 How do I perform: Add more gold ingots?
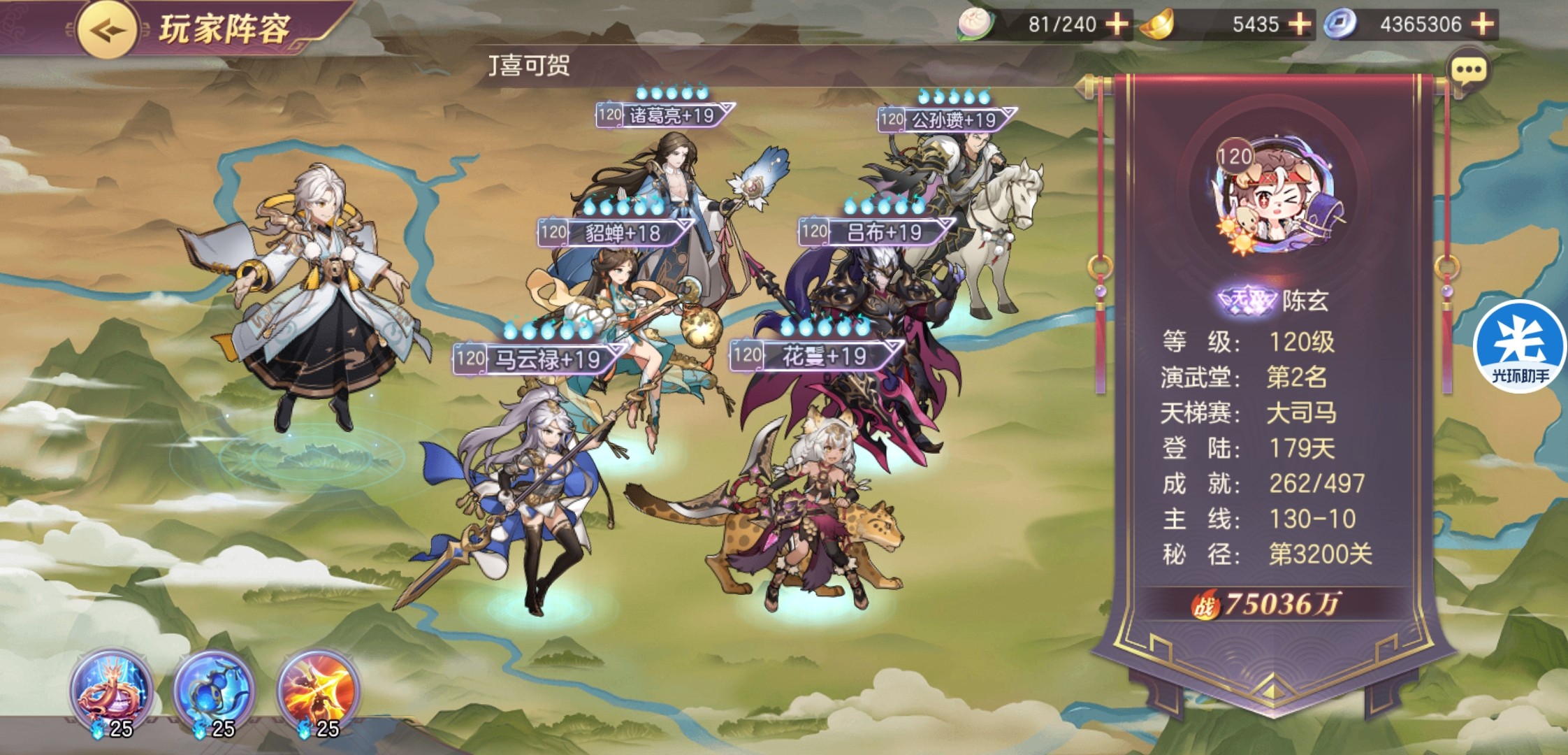coord(1299,24)
